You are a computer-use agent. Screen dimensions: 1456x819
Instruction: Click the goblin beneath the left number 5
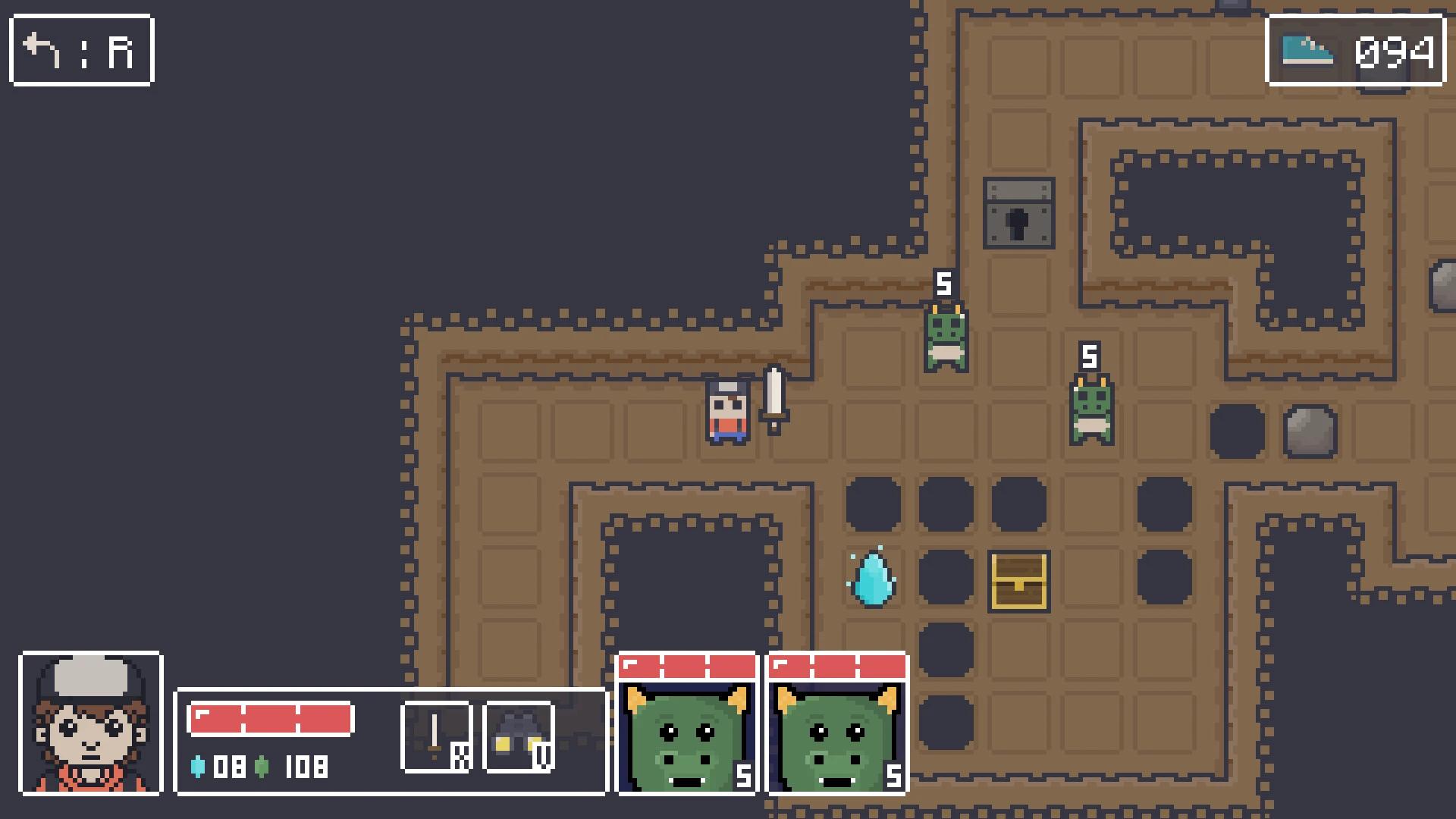pyautogui.click(x=945, y=337)
